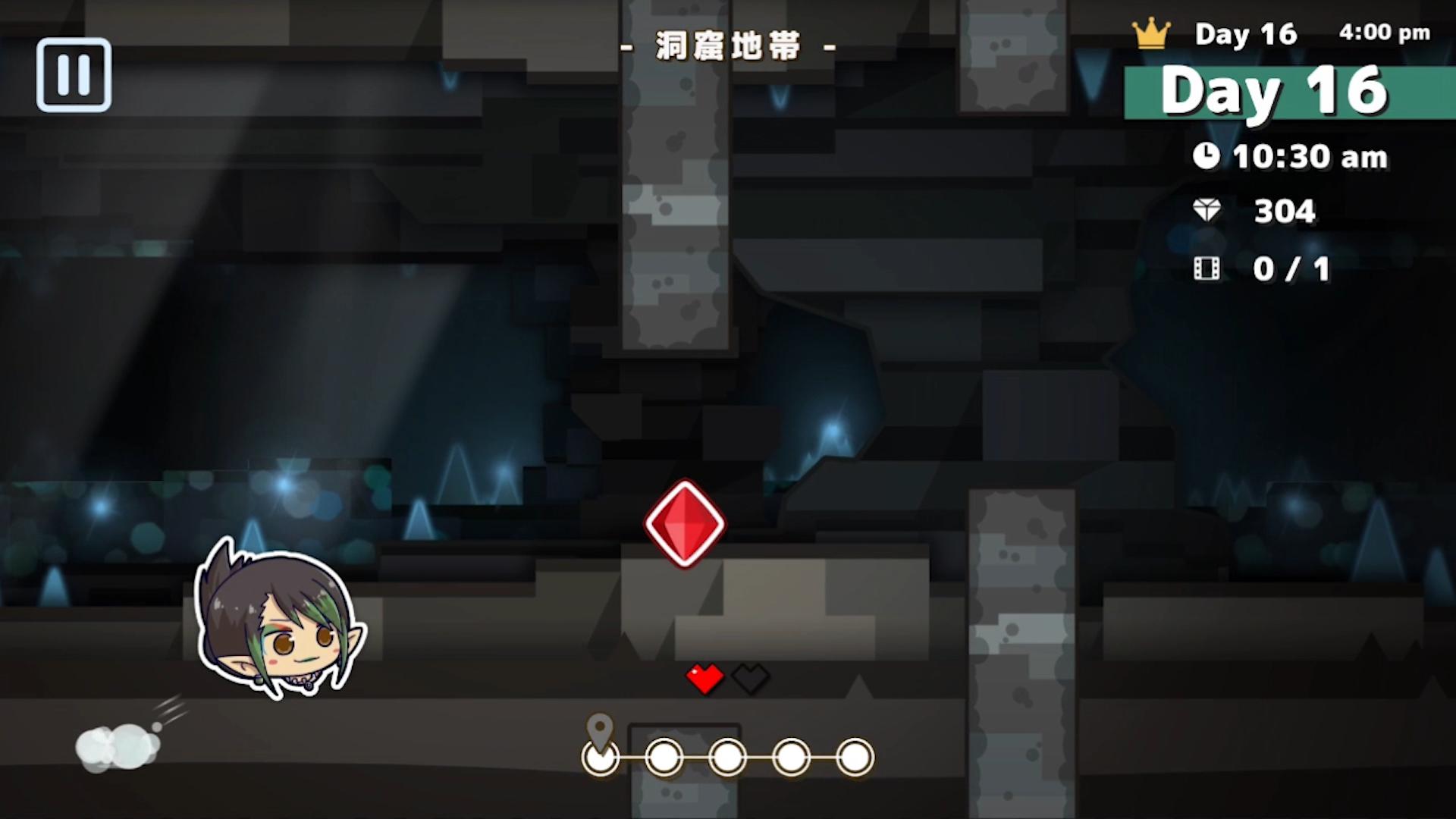Image resolution: width=1456 pixels, height=819 pixels.
Task: Click the Day 16 label beside the crown
Action: pos(1245,33)
